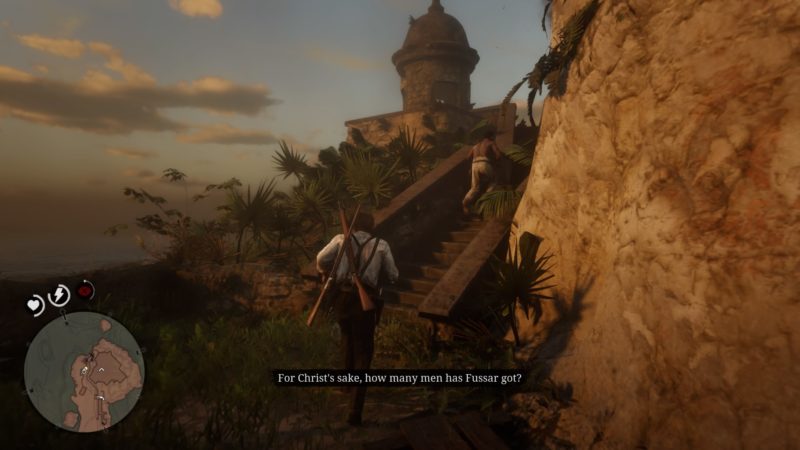Image resolution: width=800 pixels, height=450 pixels.
Task: Select the lightning bolt stamina core
Action: click(59, 295)
